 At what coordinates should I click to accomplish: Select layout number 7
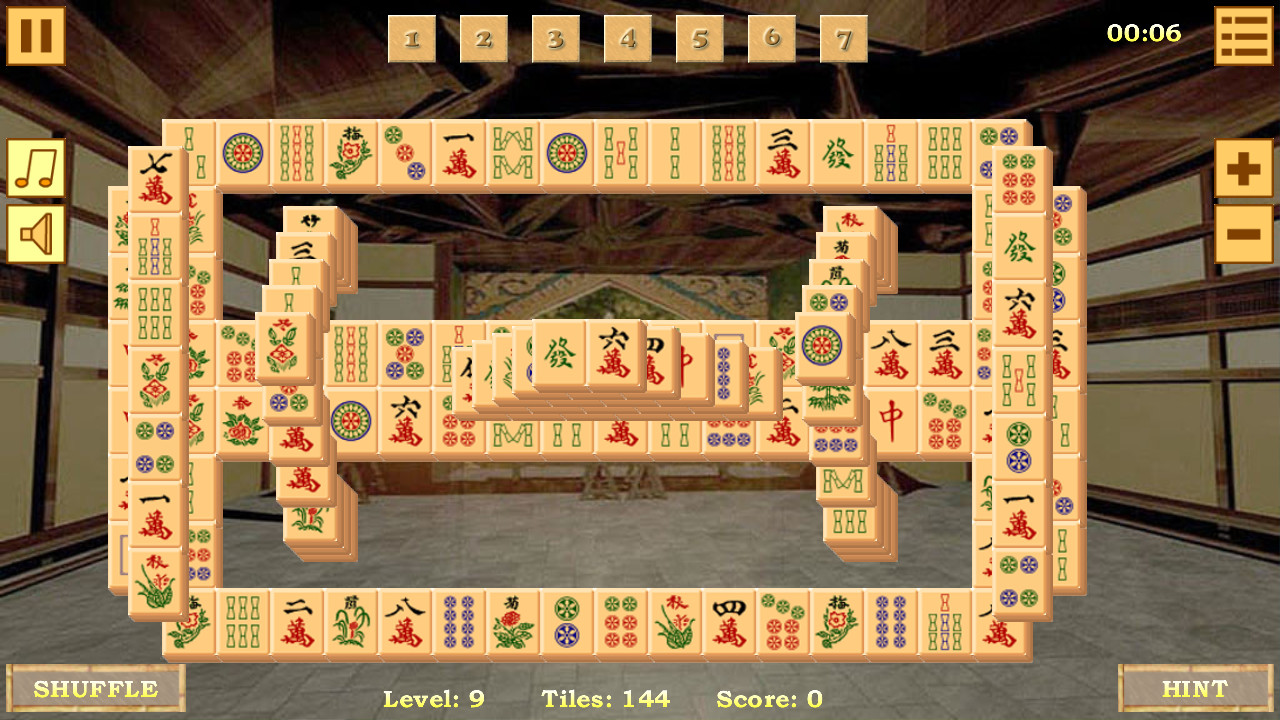(843, 40)
